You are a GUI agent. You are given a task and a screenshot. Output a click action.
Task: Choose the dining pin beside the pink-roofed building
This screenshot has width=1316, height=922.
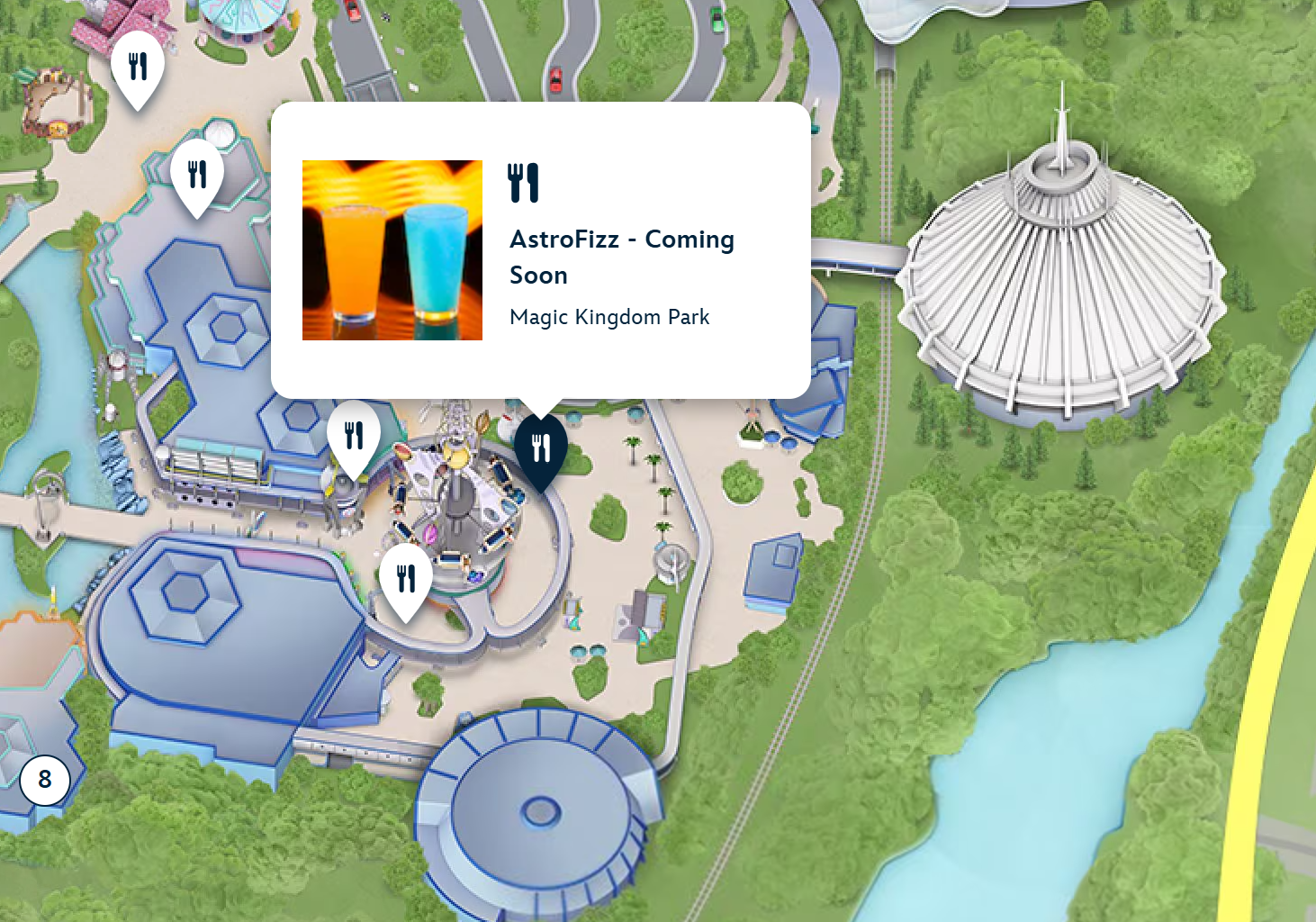pyautogui.click(x=138, y=68)
